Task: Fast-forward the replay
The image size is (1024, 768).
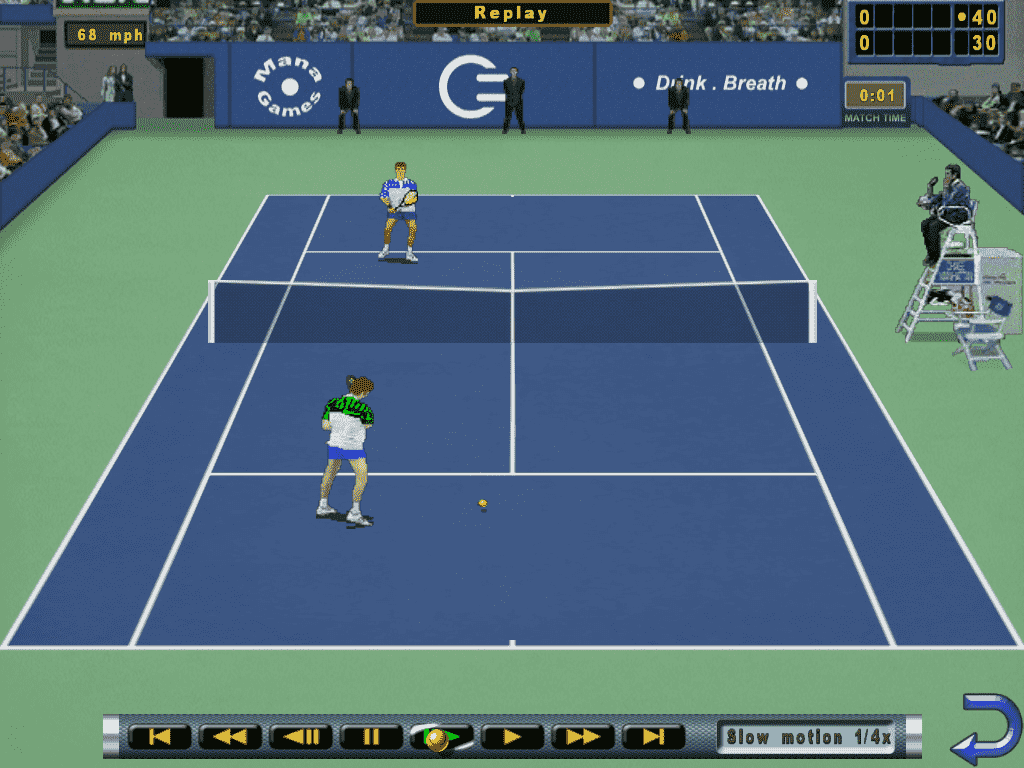Action: tap(583, 738)
